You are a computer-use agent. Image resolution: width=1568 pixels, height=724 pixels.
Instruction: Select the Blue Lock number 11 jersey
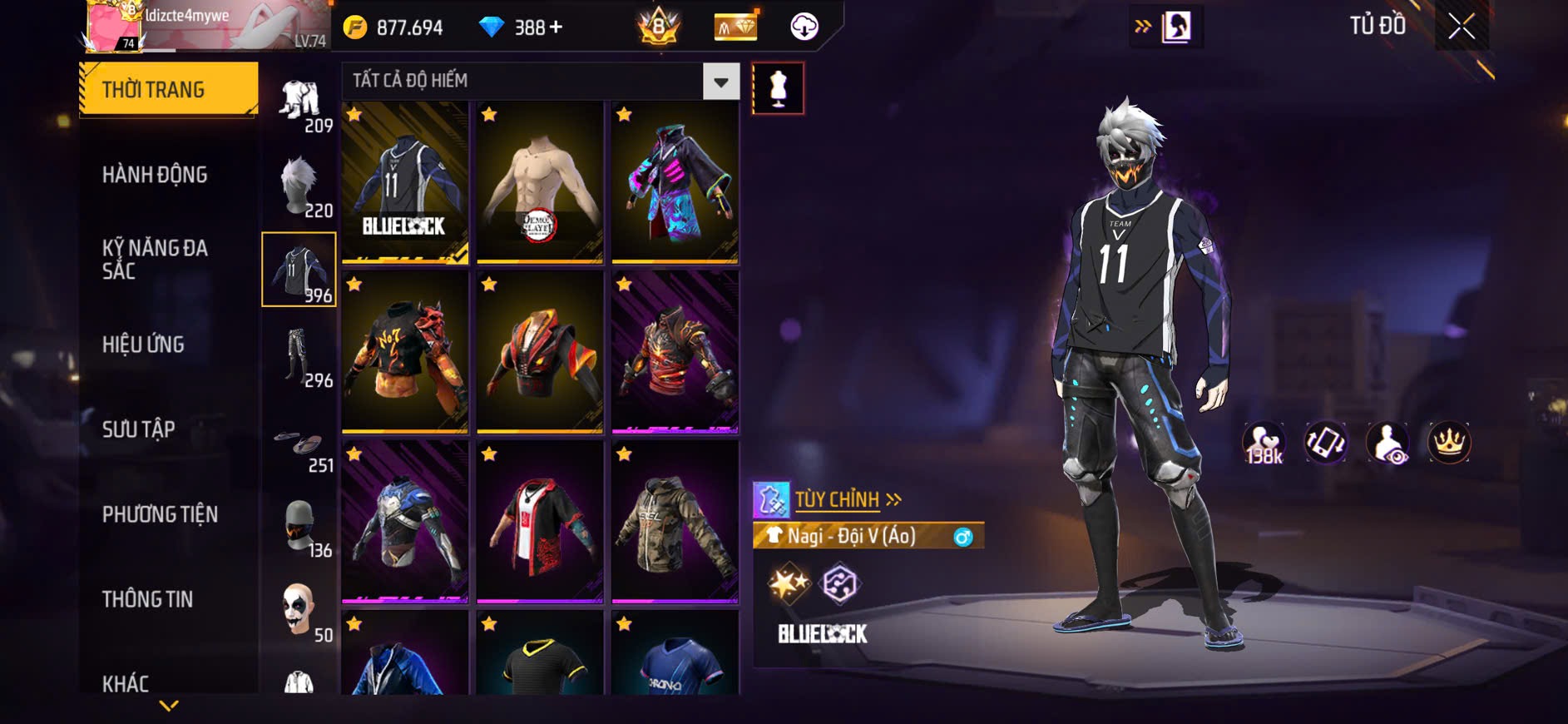[x=405, y=182]
